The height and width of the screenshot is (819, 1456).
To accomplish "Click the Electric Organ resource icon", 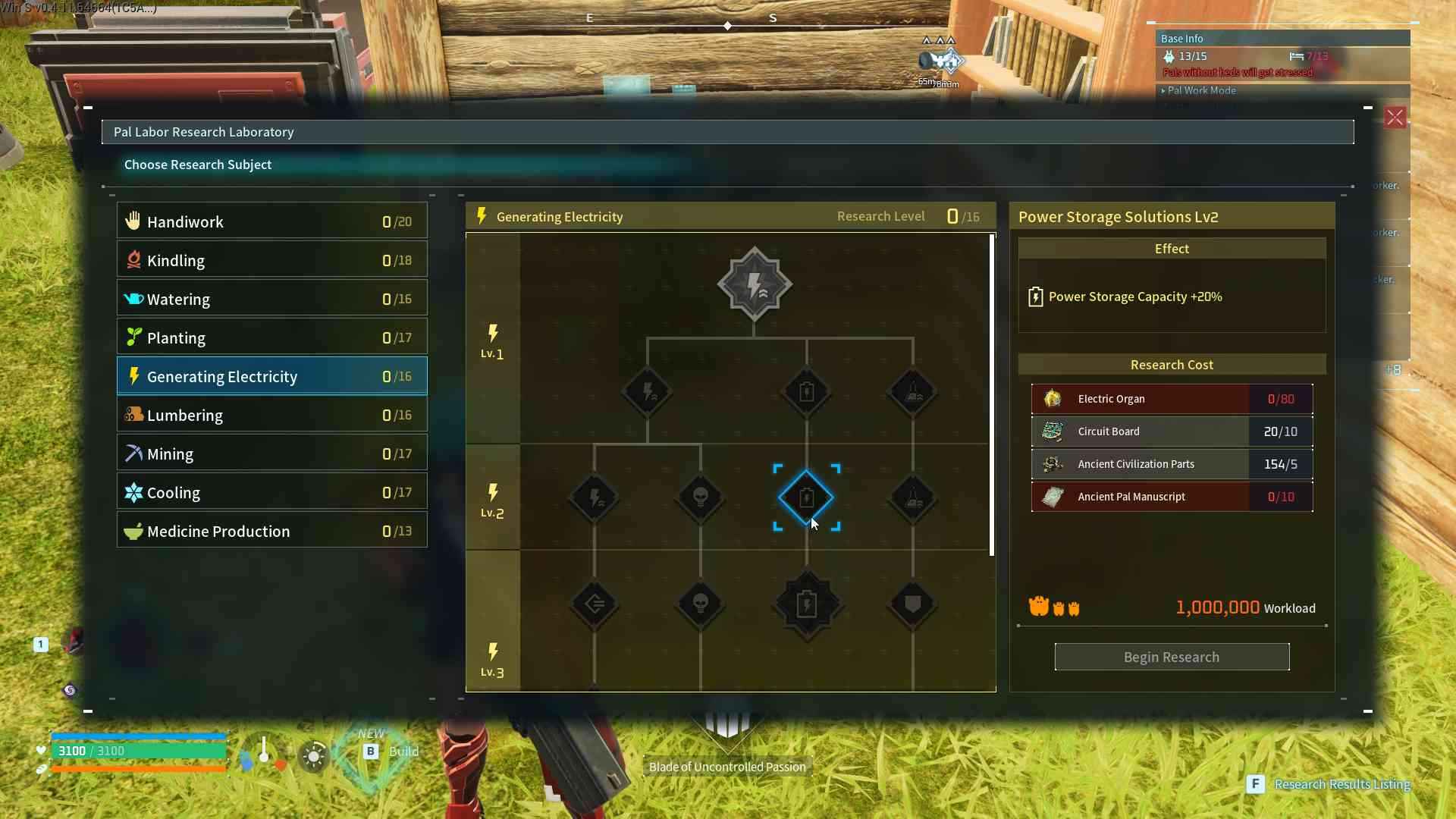I will 1053,399.
